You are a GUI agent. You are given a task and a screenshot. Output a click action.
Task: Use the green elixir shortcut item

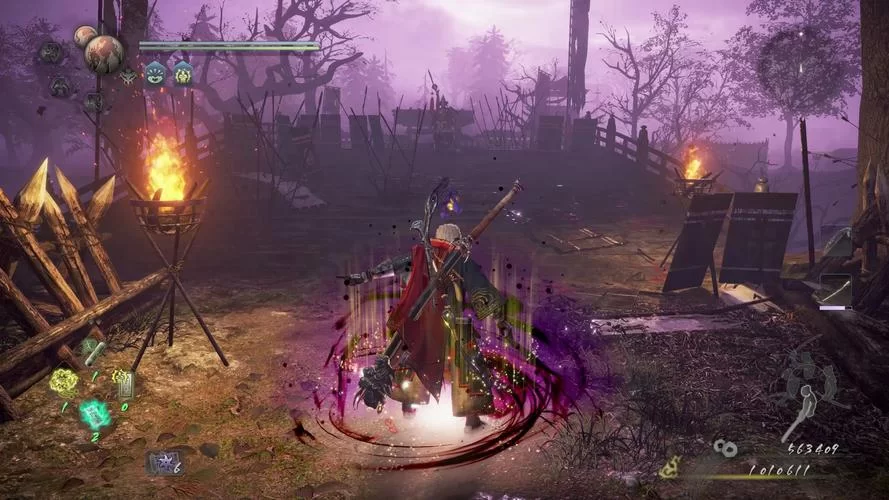[92, 351]
